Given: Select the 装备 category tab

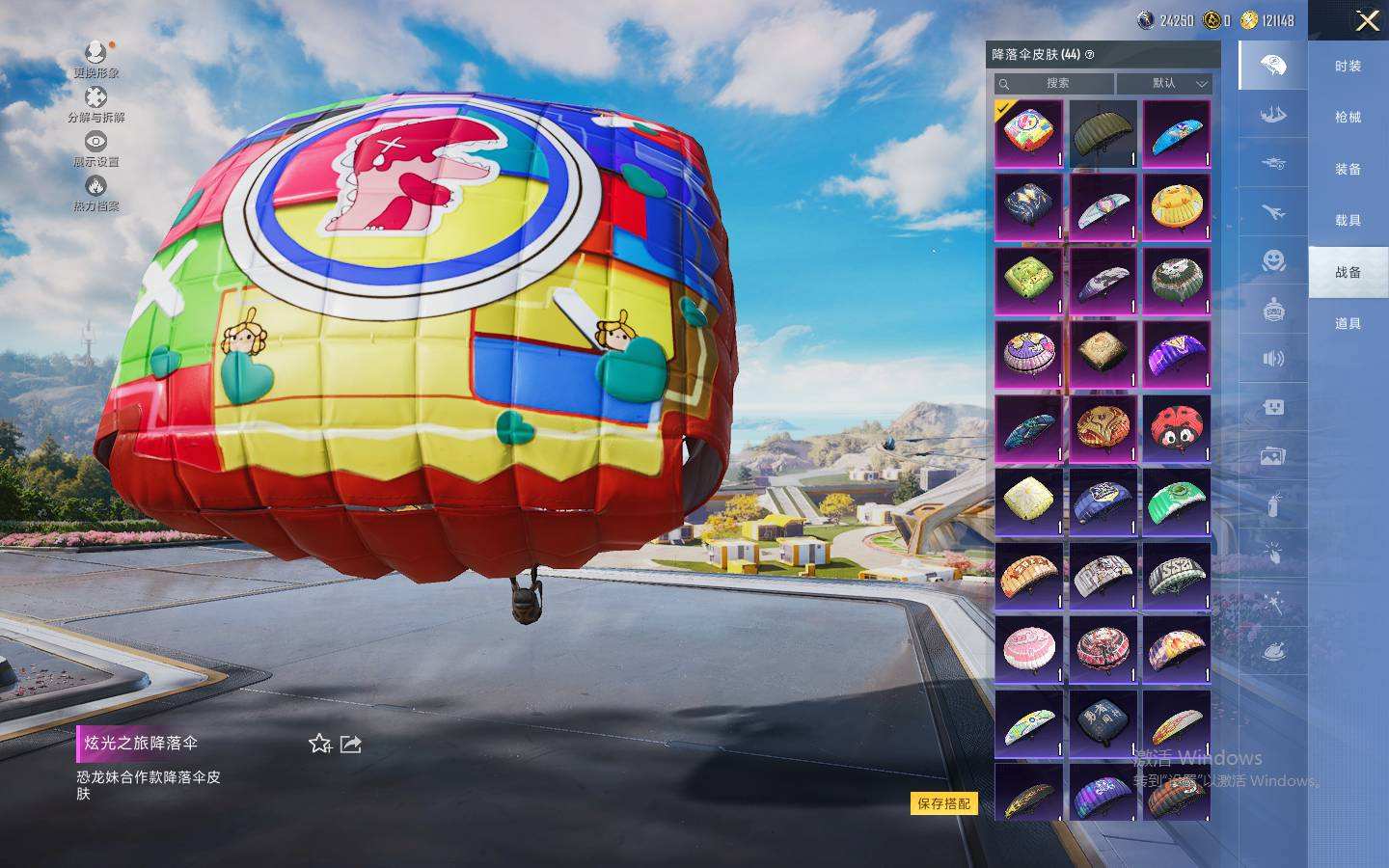Looking at the screenshot, I should click(1348, 169).
